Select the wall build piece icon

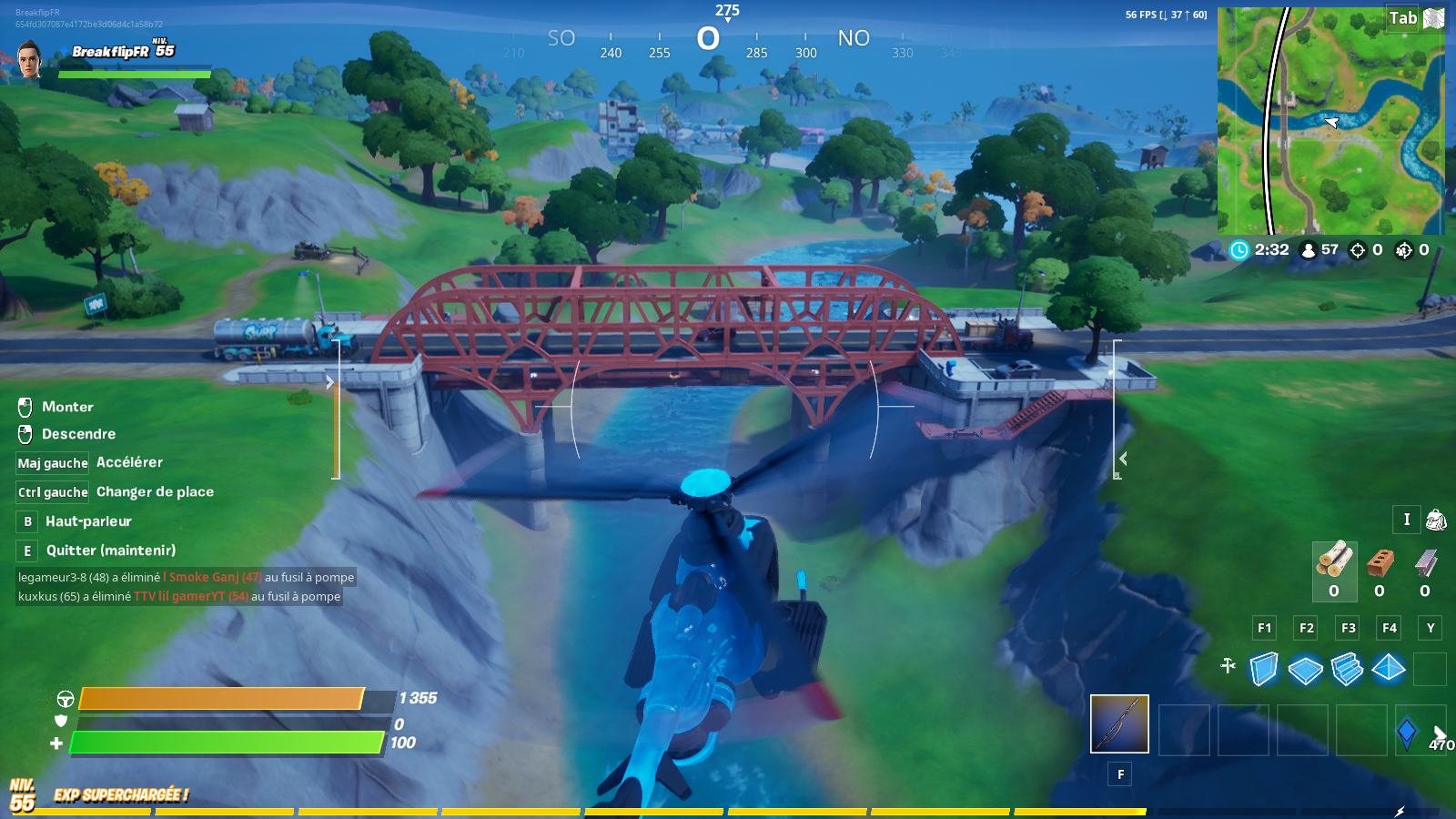pos(1265,669)
